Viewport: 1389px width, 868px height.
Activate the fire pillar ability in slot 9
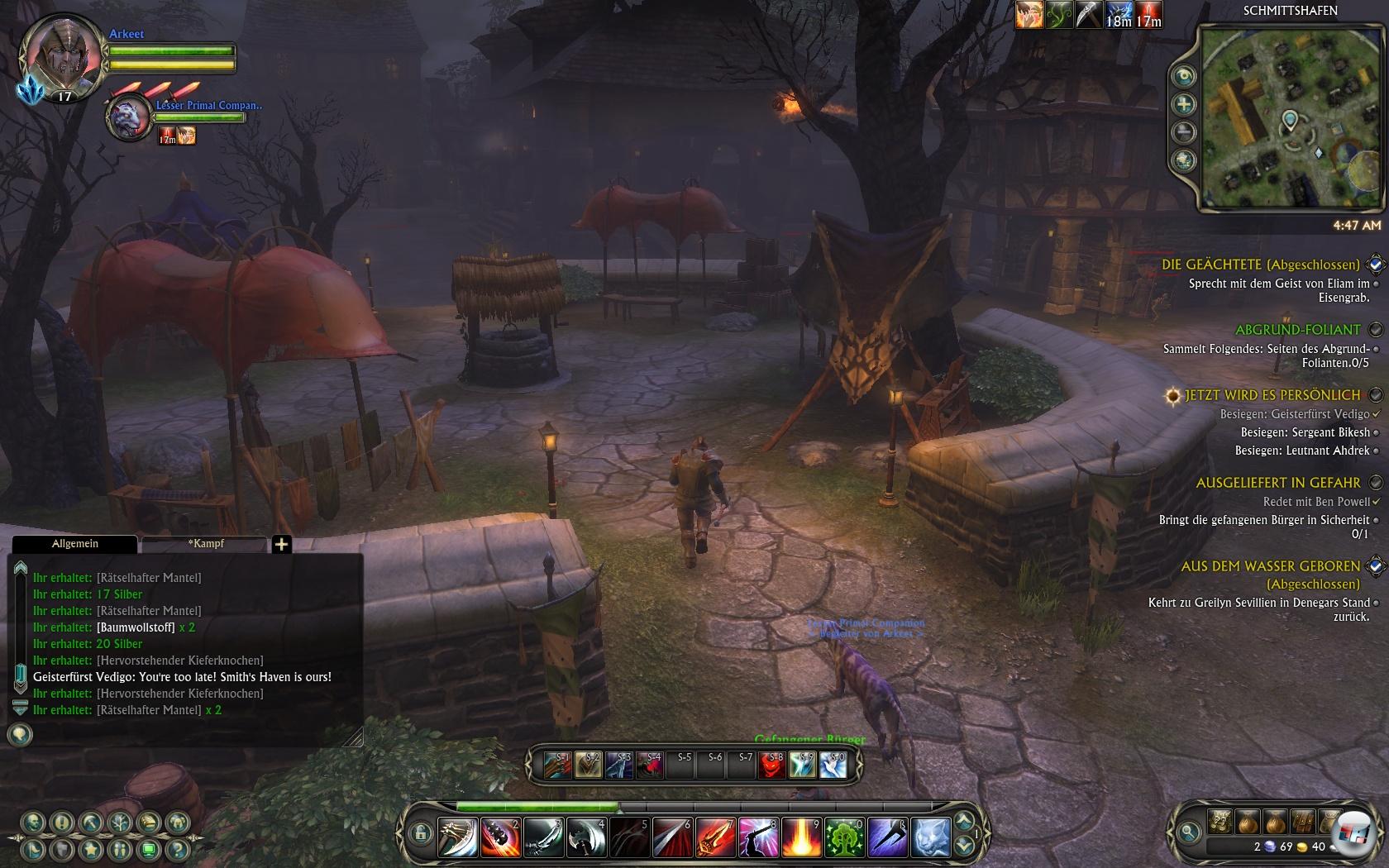(800, 837)
